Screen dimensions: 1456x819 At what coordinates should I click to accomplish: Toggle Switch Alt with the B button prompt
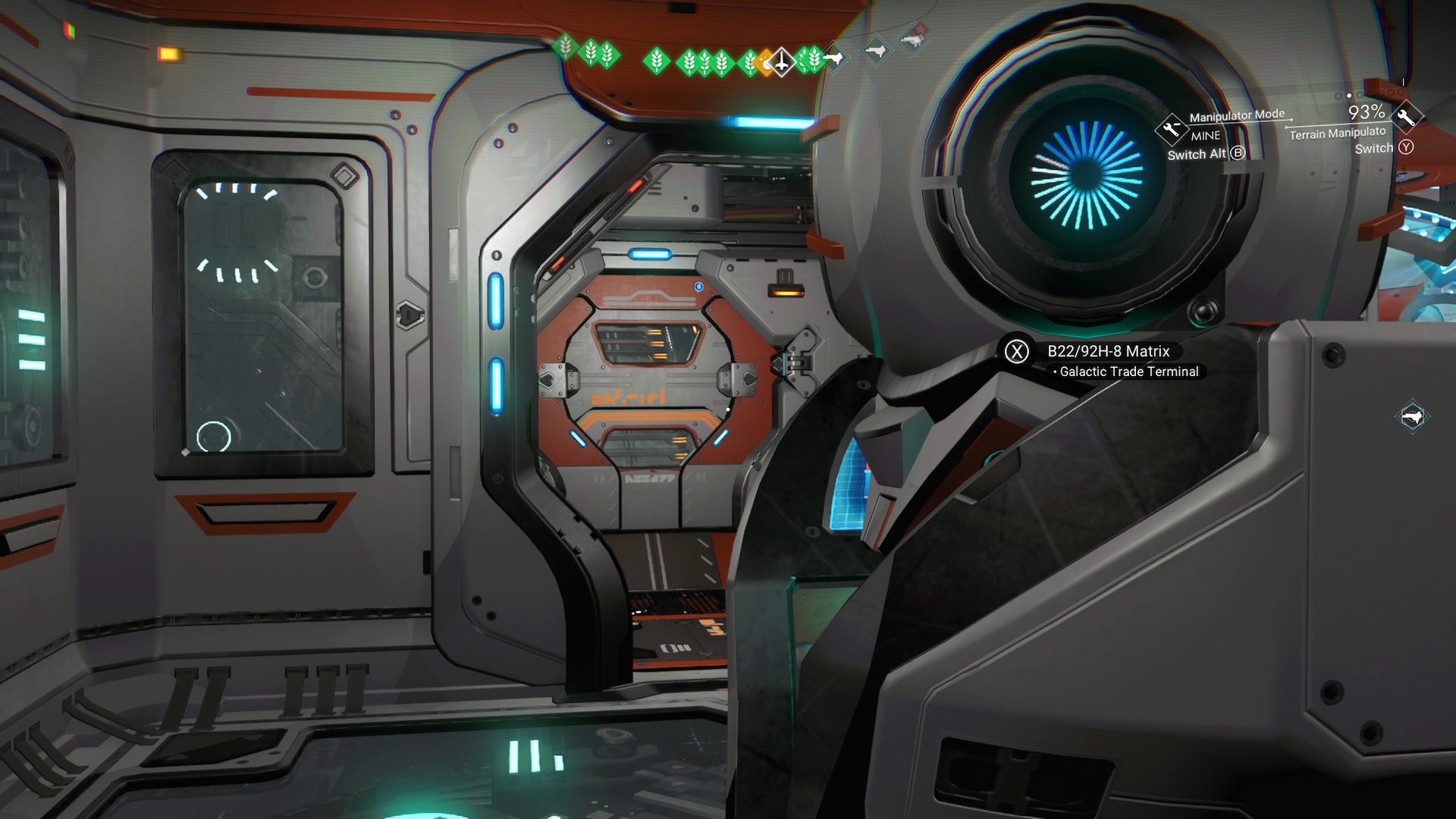tap(1238, 153)
